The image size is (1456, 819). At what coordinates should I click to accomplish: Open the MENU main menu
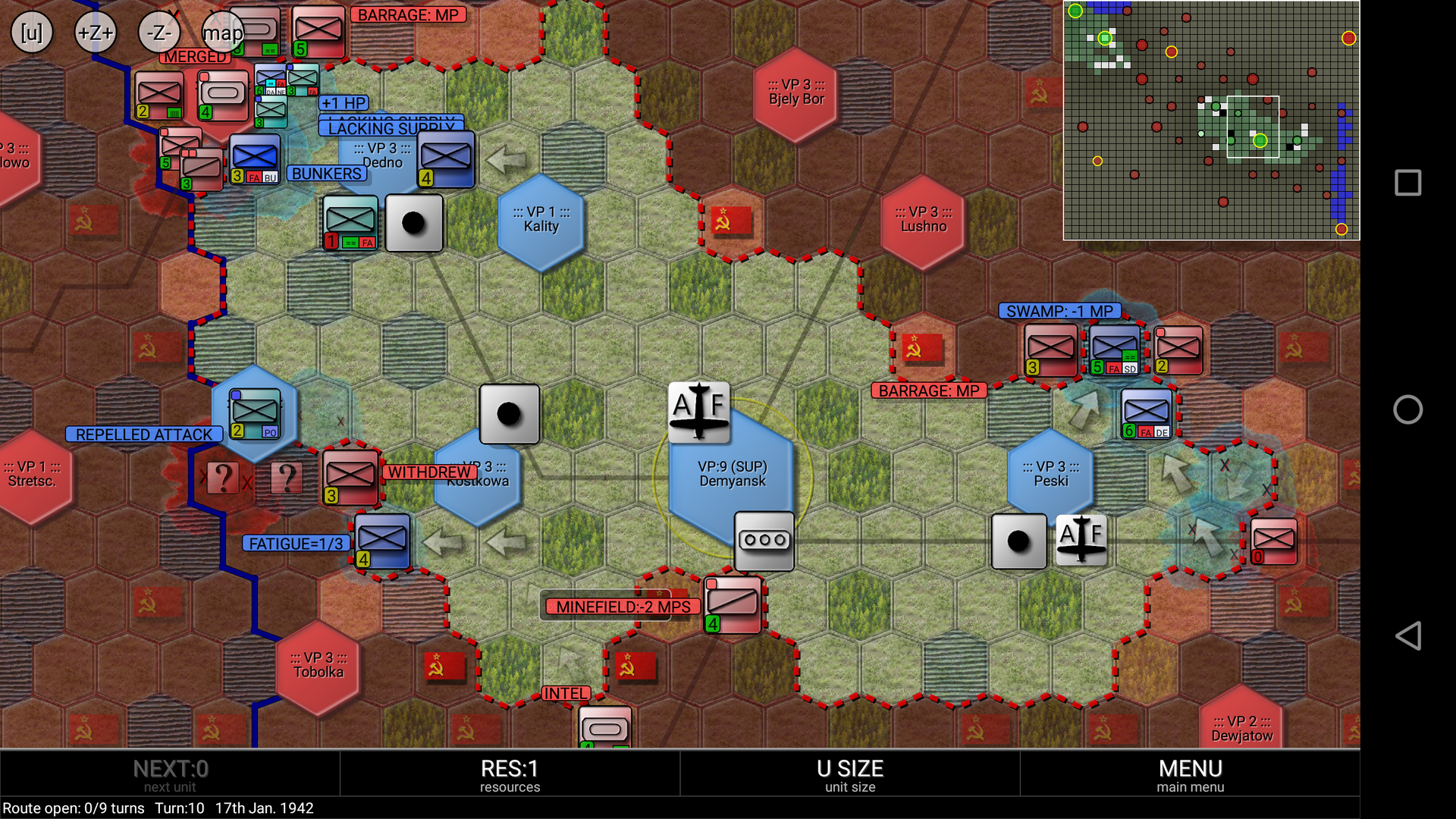tap(1191, 772)
